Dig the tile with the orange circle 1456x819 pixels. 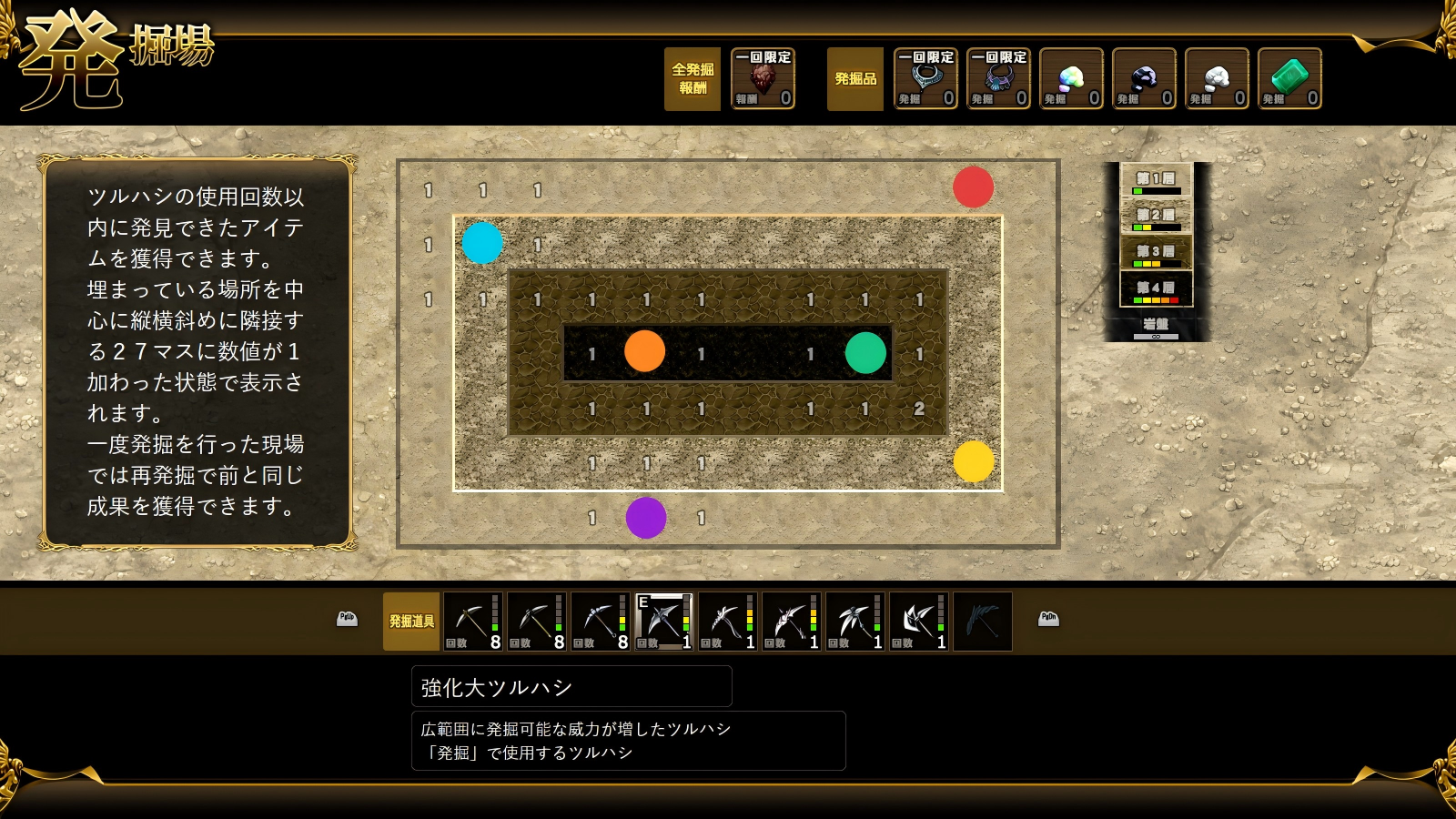click(x=645, y=351)
